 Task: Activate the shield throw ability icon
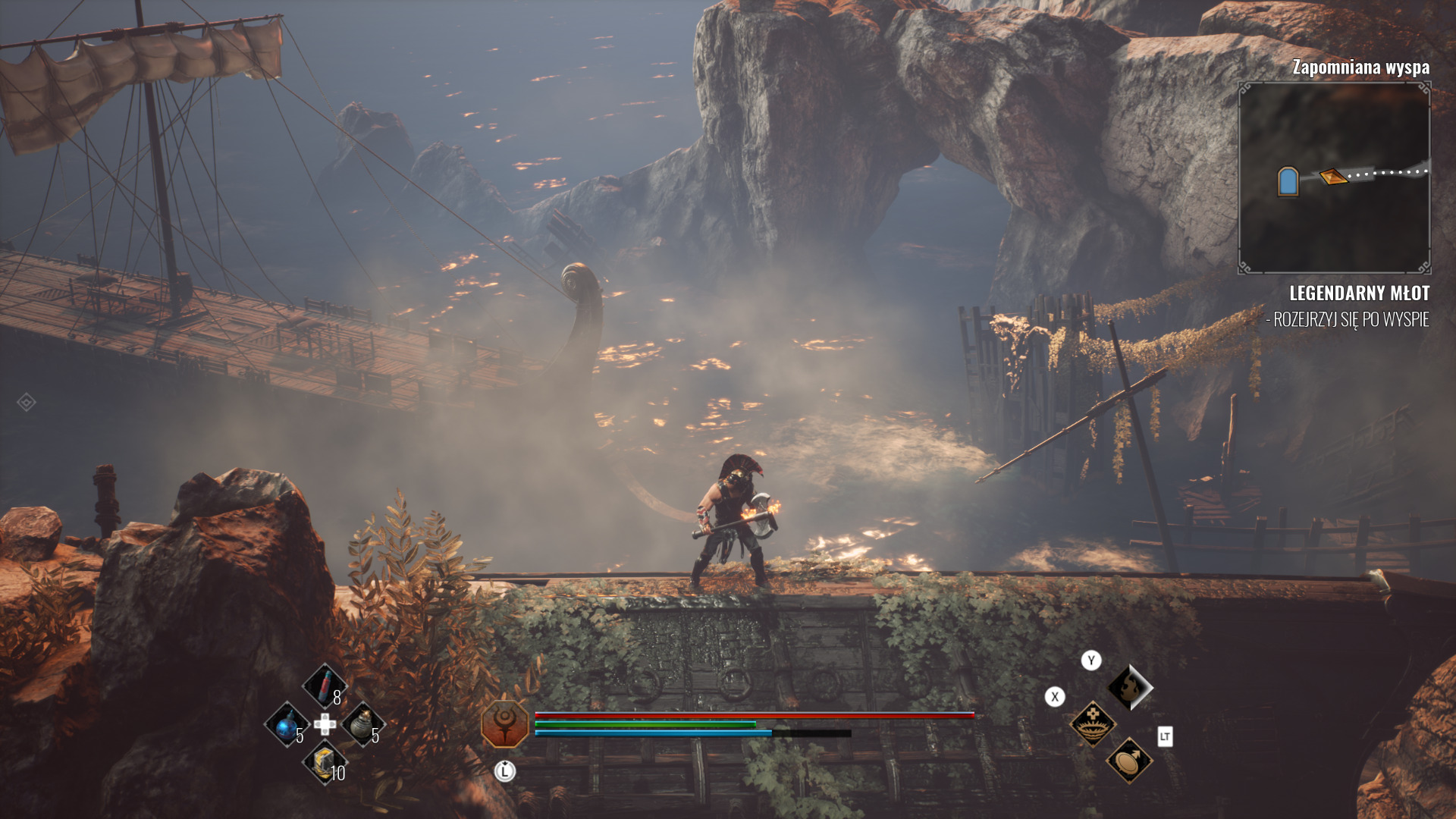1128,760
